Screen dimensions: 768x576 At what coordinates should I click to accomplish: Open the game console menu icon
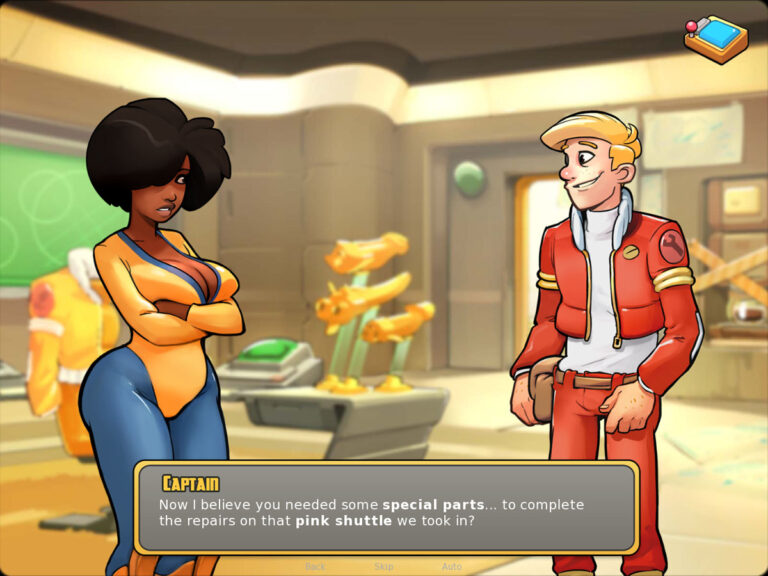point(715,38)
